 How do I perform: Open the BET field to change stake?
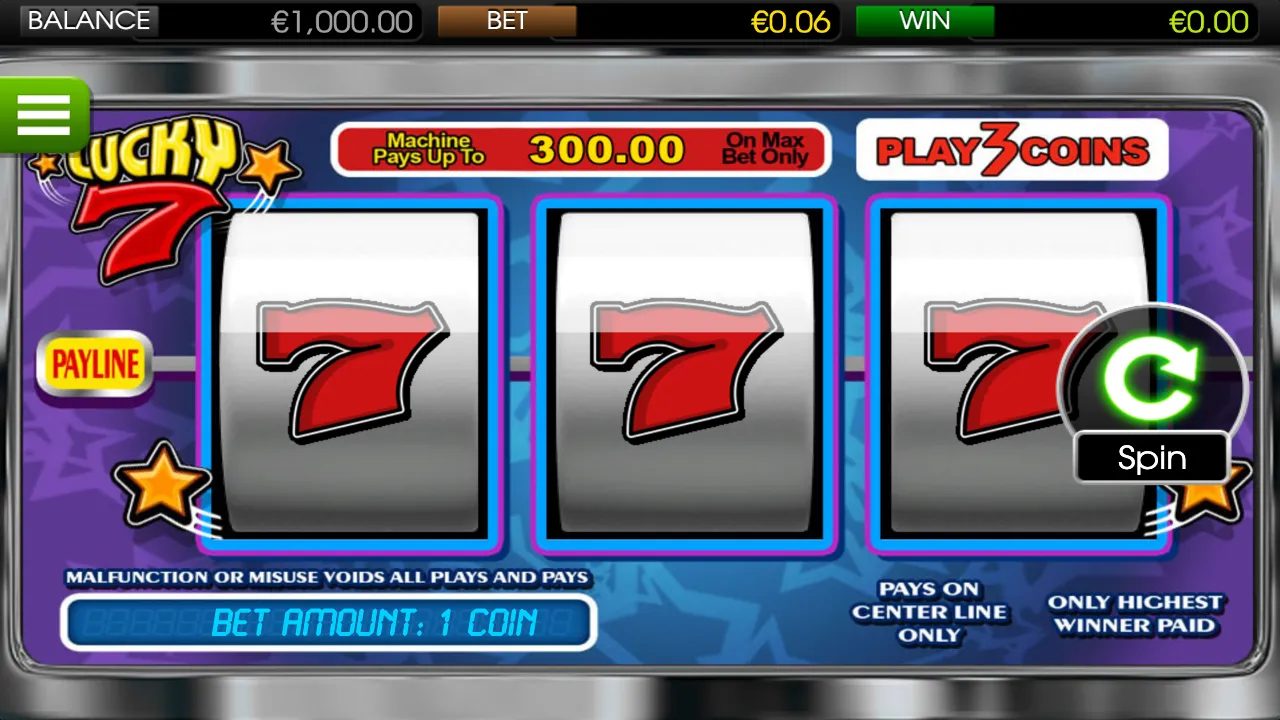pos(508,21)
